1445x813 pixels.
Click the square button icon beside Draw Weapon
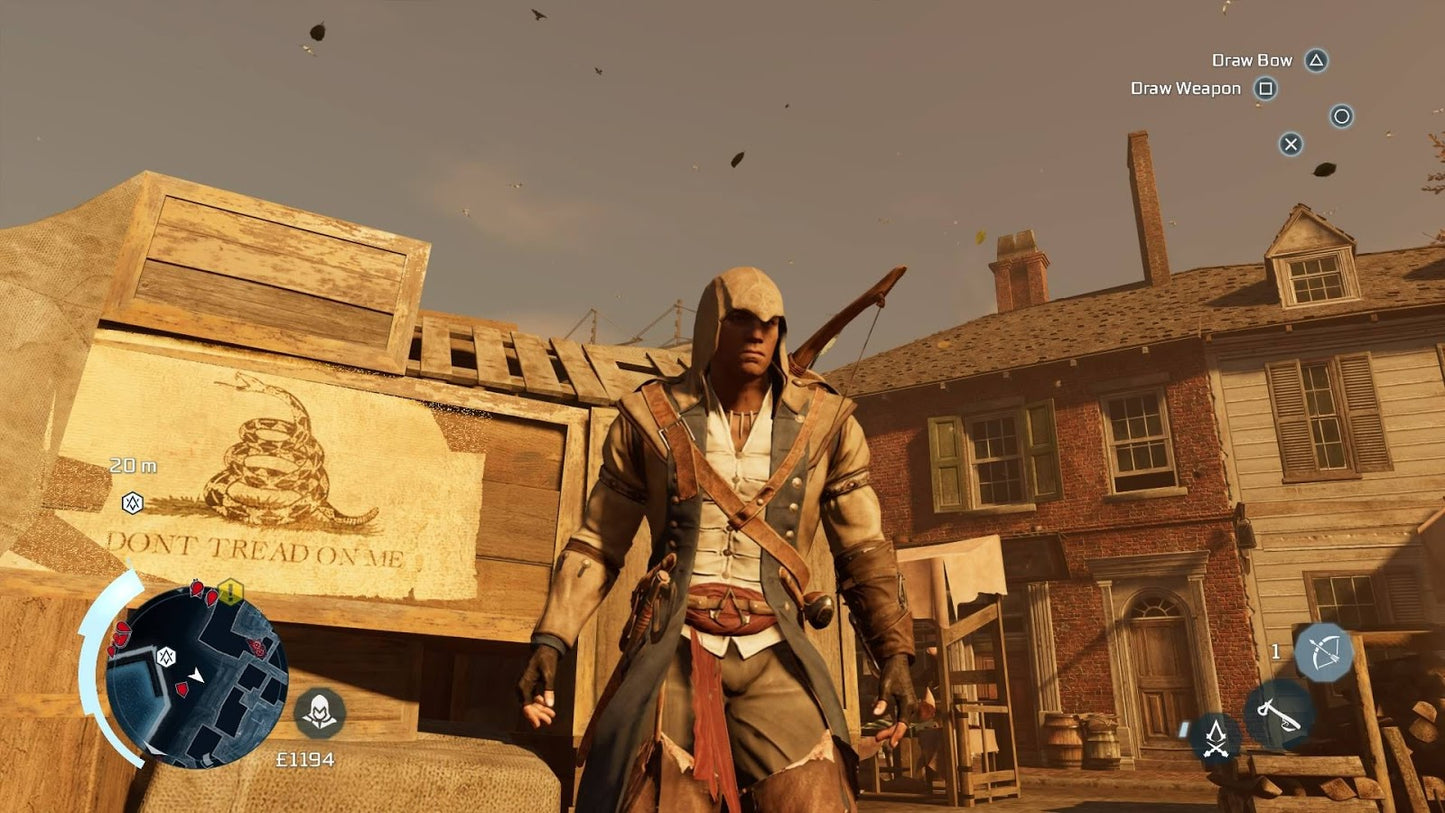[x=1266, y=88]
